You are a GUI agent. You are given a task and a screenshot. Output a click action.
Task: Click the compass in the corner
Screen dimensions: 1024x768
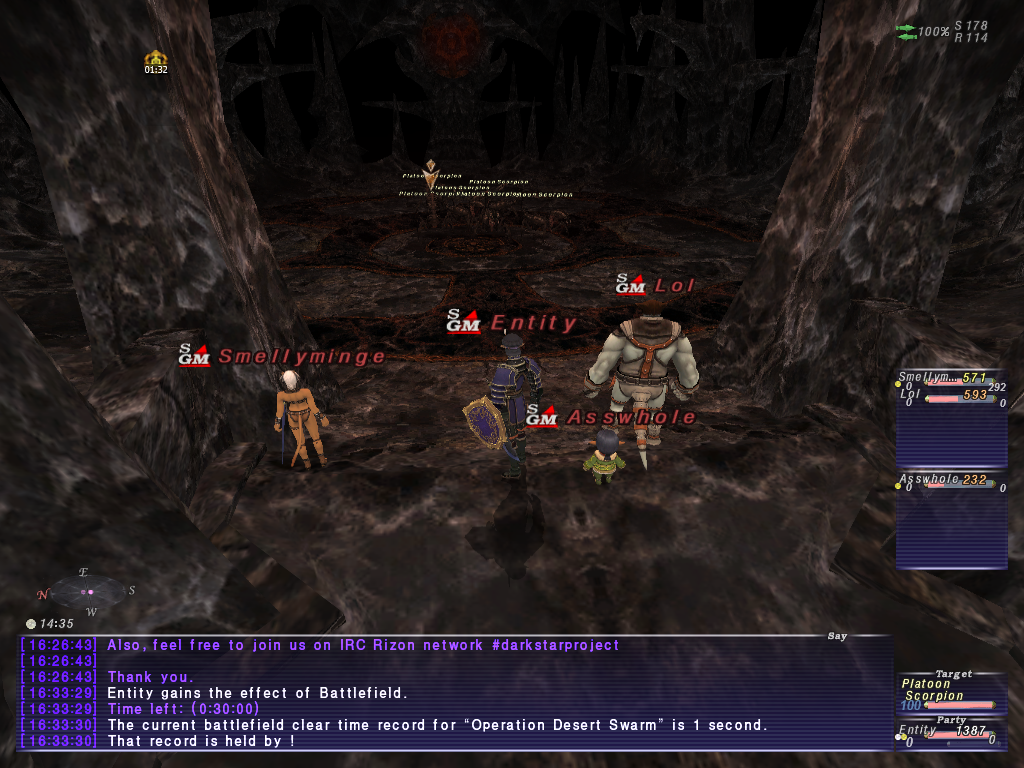[x=86, y=591]
